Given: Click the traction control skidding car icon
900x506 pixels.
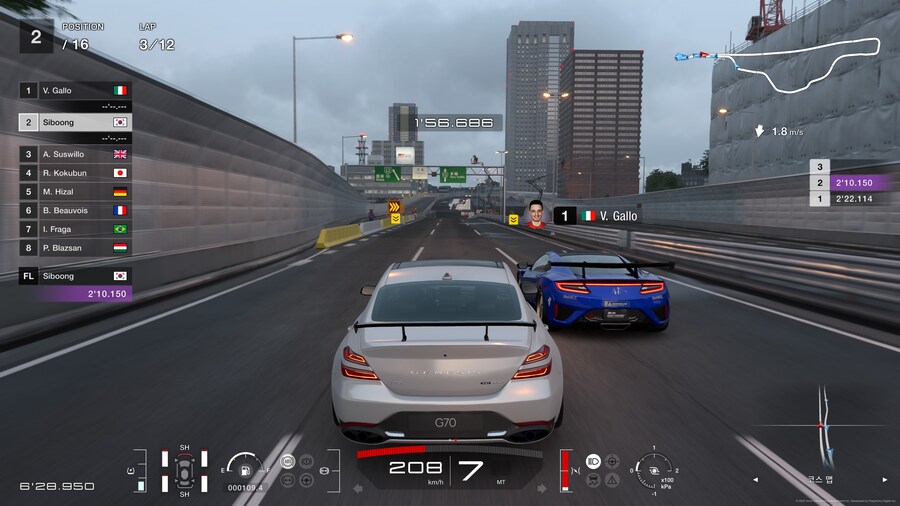Looking at the screenshot, I should tap(593, 480).
